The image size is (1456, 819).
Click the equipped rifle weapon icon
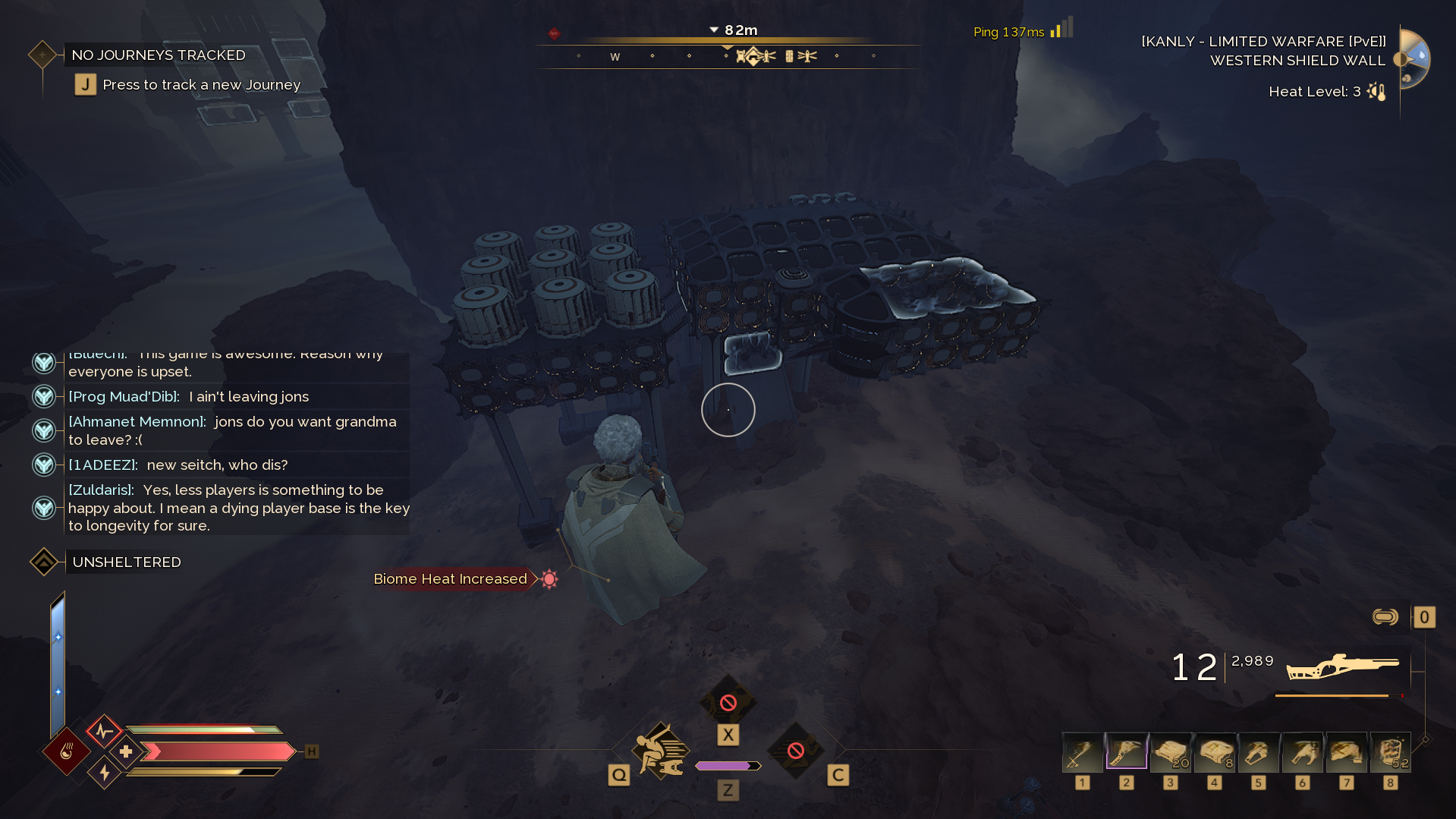pos(1342,667)
